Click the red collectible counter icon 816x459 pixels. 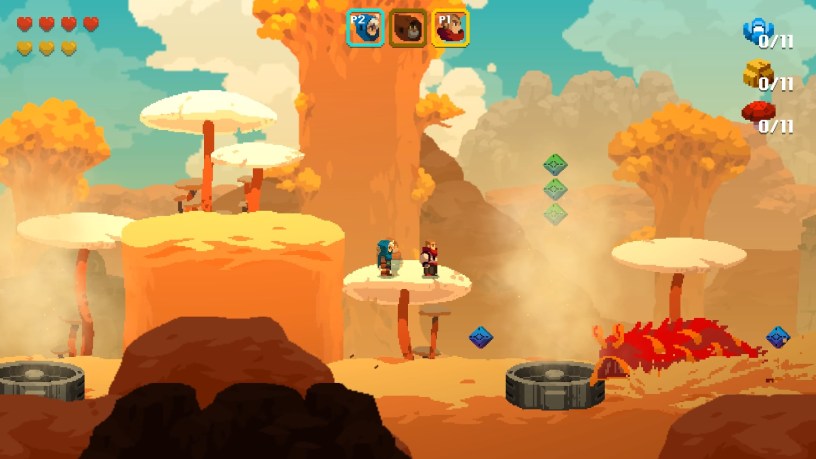tap(755, 112)
